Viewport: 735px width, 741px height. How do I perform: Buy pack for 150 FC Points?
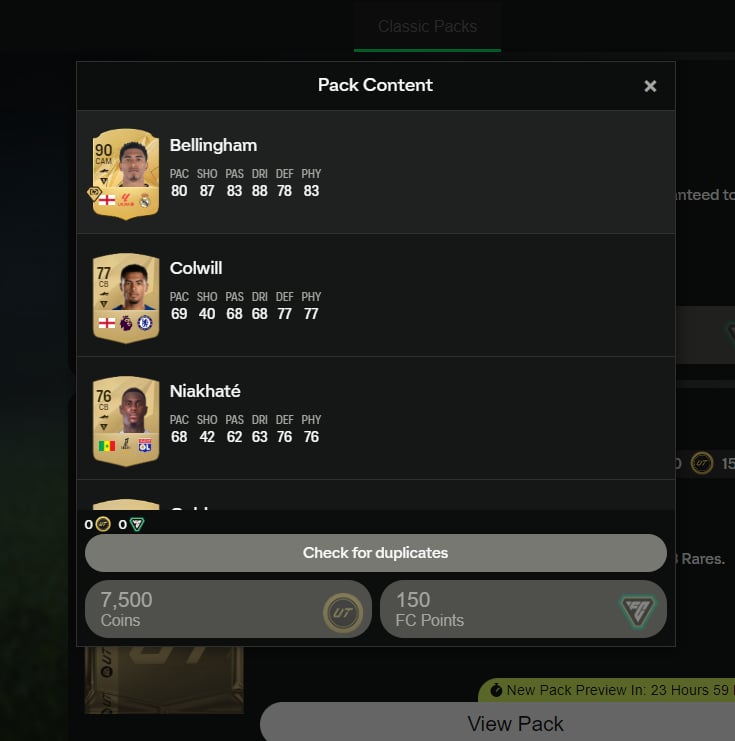coord(523,609)
